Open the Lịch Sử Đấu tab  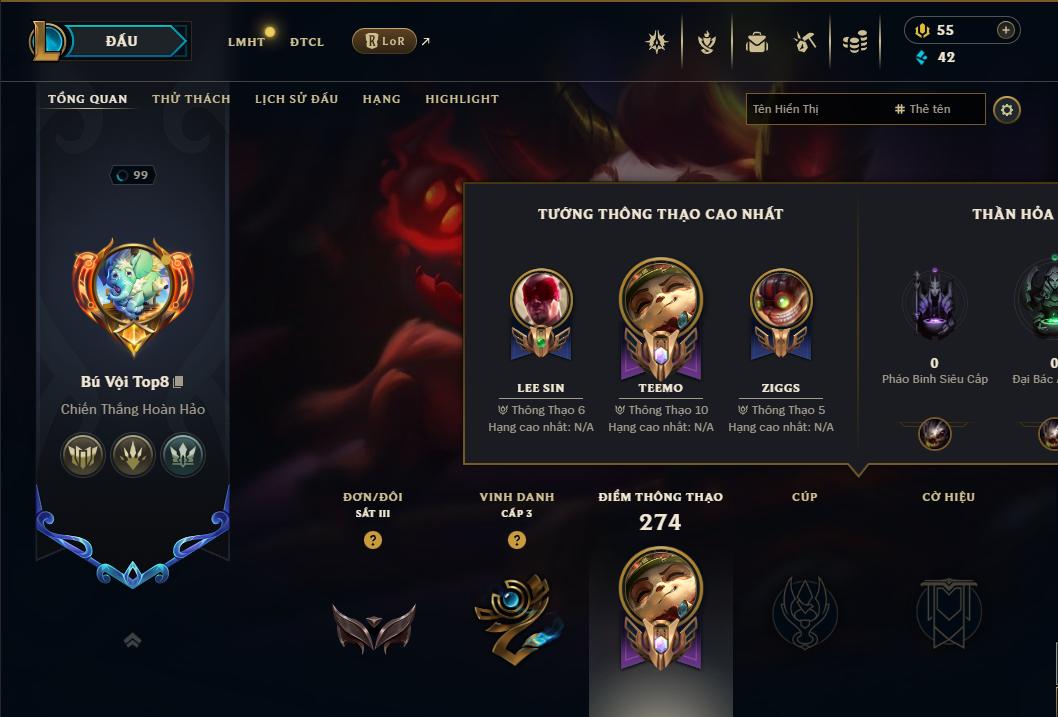(x=296, y=99)
